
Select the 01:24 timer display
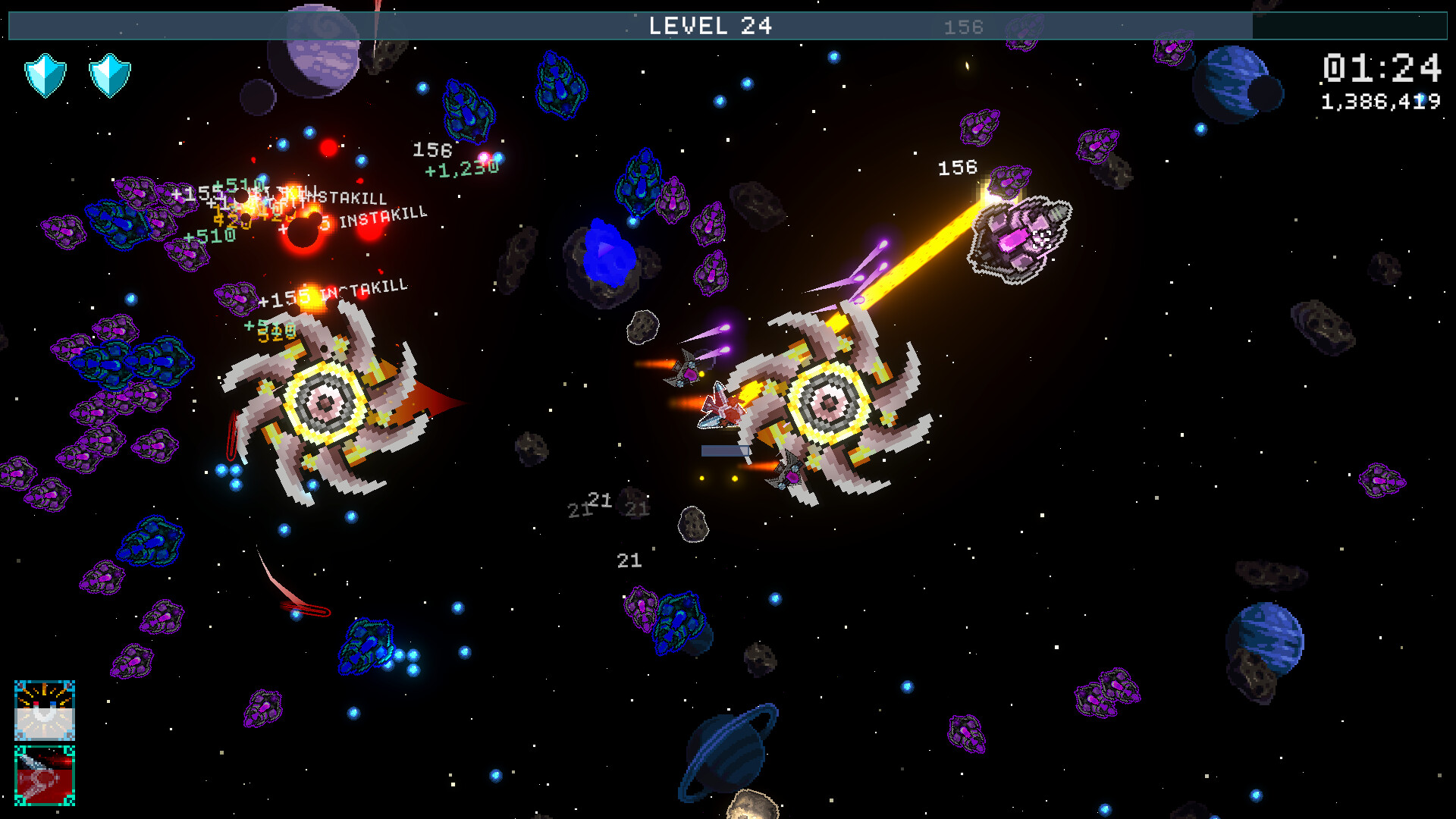(x=1383, y=70)
